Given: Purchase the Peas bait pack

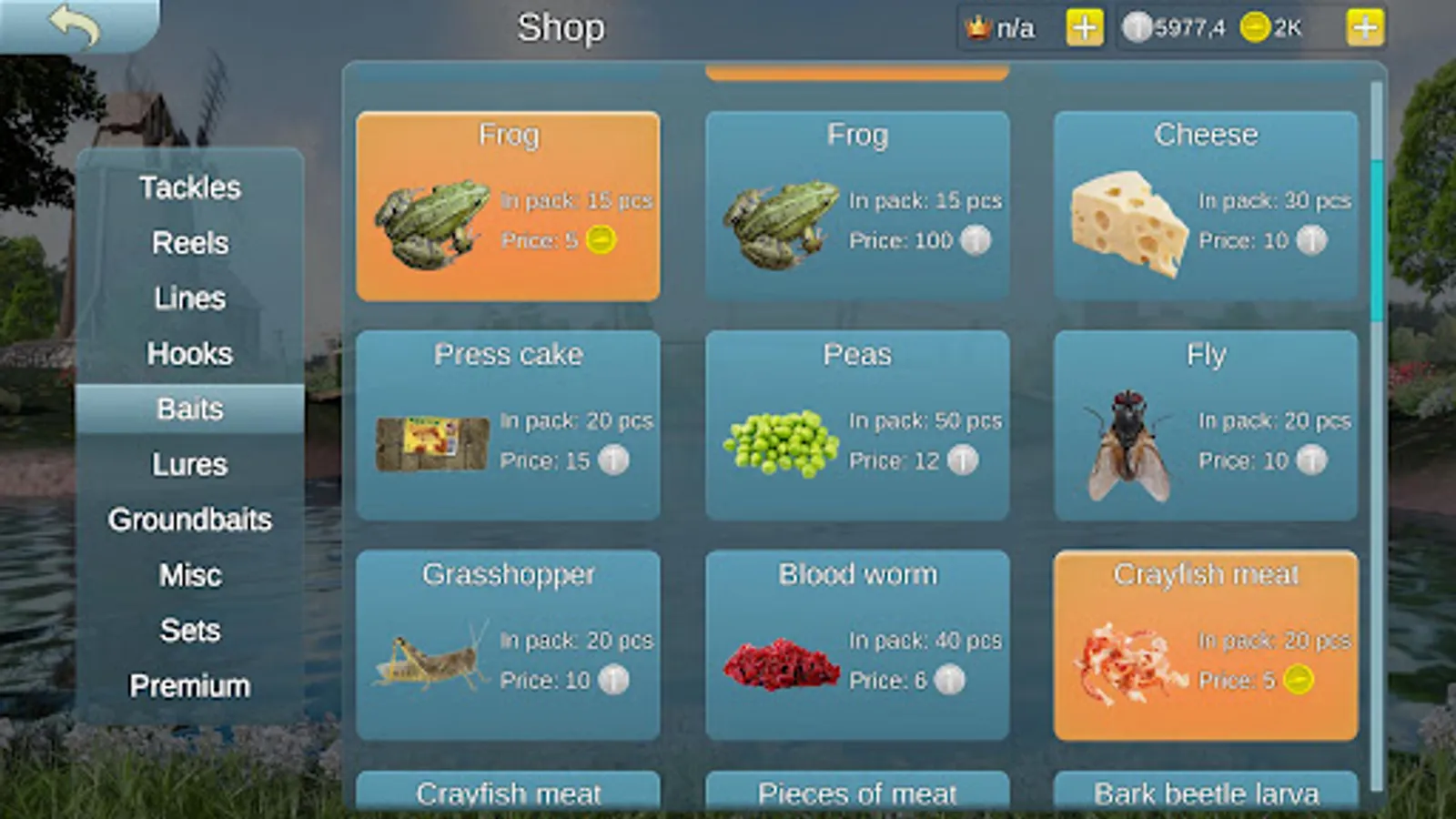Looking at the screenshot, I should (857, 425).
